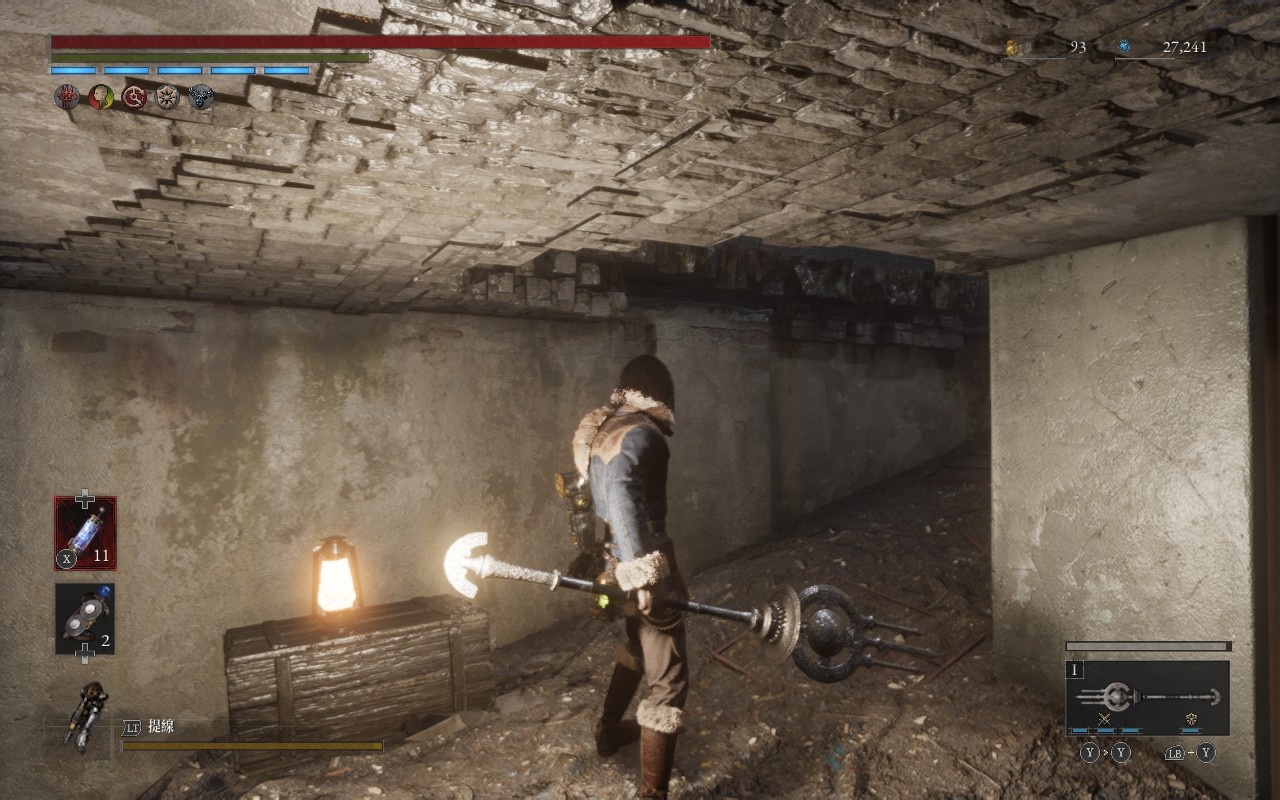Click the weapon slot number I badge
1280x800 pixels.
click(x=1076, y=671)
